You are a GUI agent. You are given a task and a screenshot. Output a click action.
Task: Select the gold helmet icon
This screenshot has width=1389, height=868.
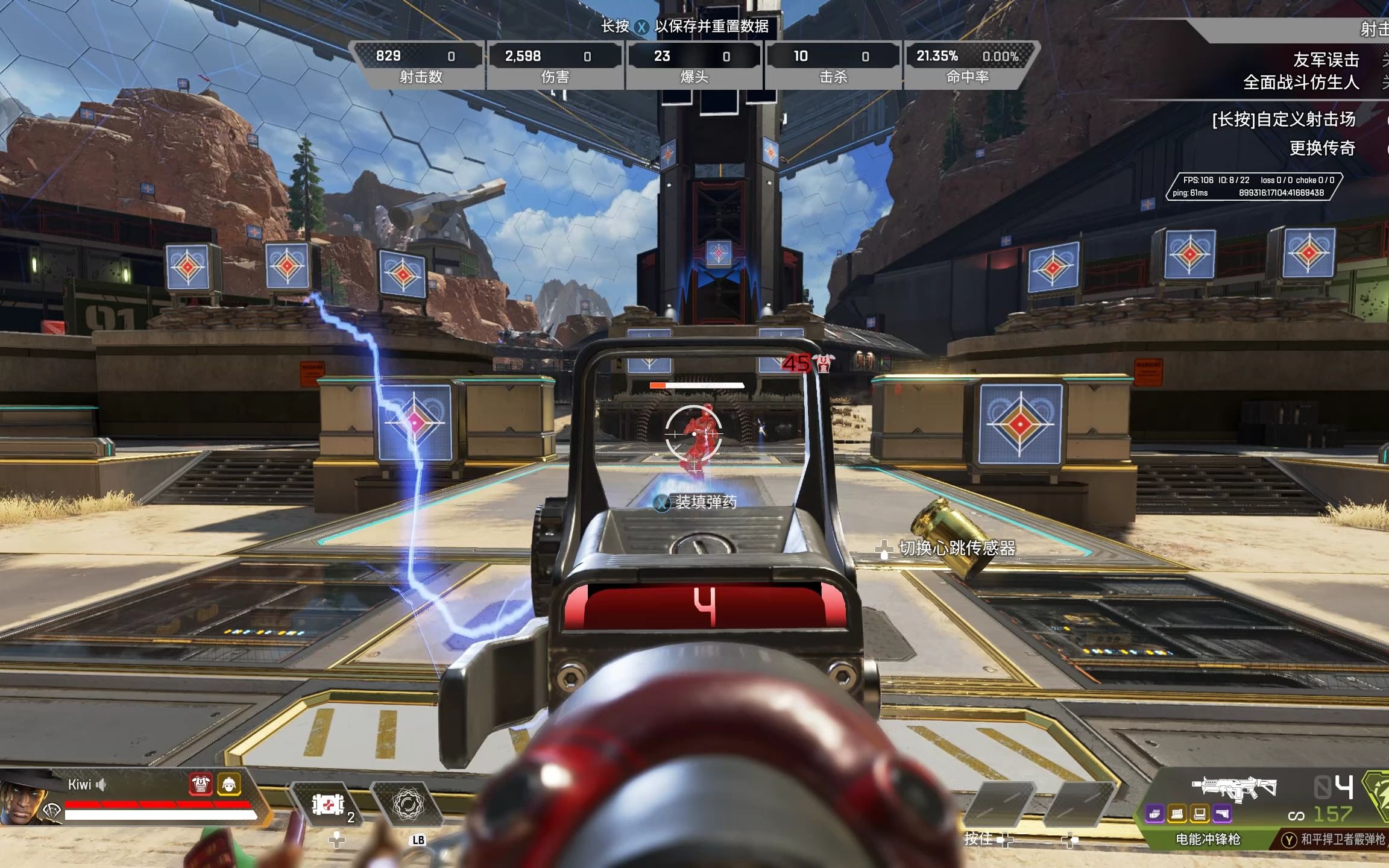pos(229,784)
